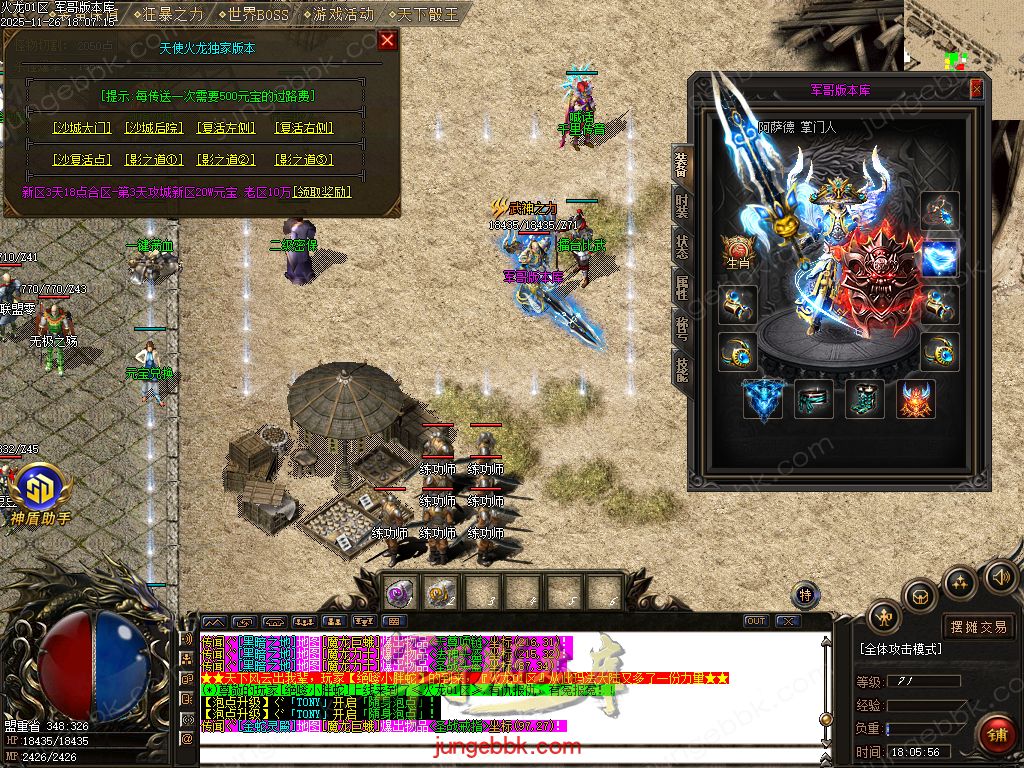Teleport to 复活右侧
1024x768 pixels.
(304, 128)
